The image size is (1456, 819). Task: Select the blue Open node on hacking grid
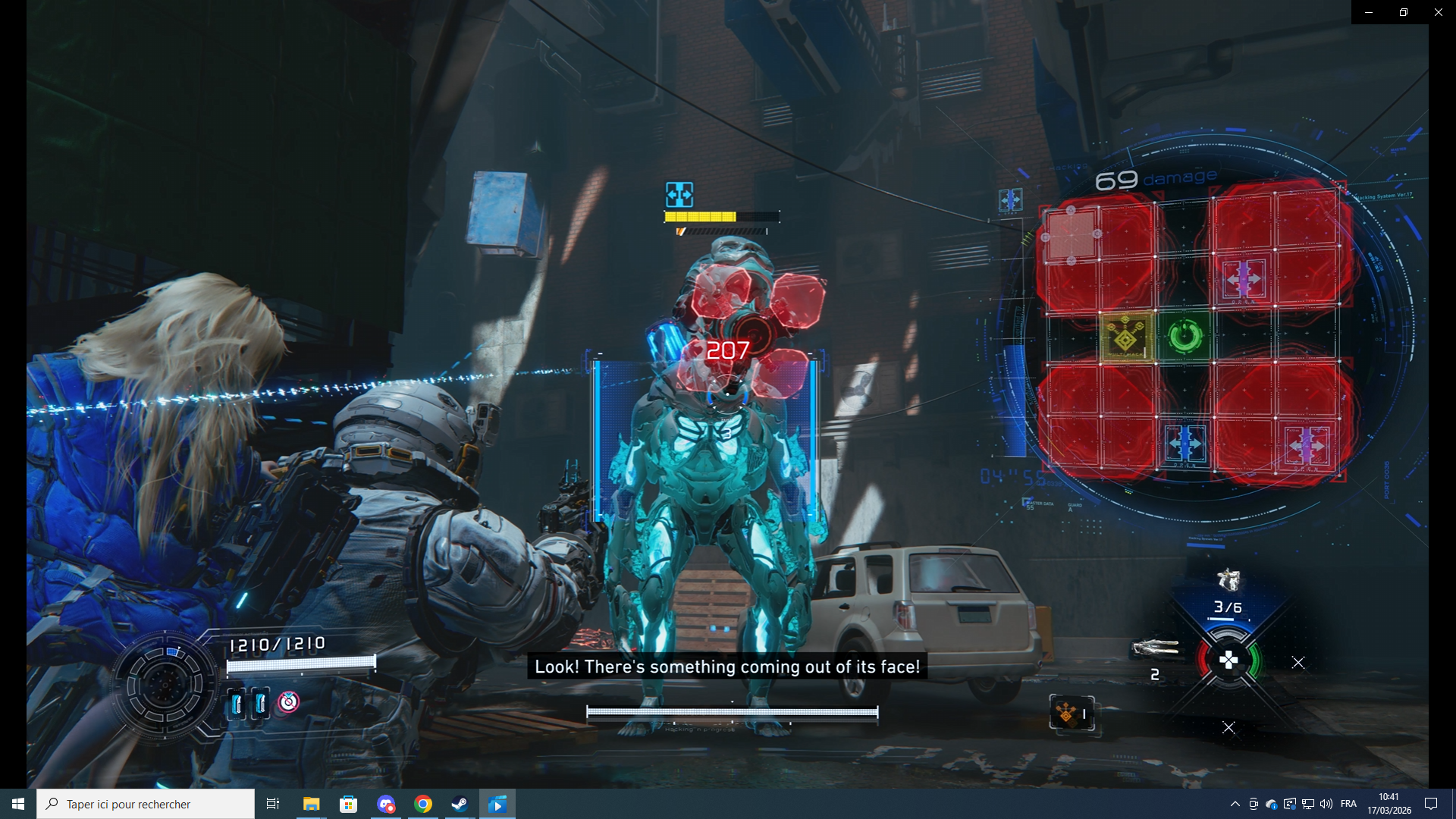[x=1185, y=444]
